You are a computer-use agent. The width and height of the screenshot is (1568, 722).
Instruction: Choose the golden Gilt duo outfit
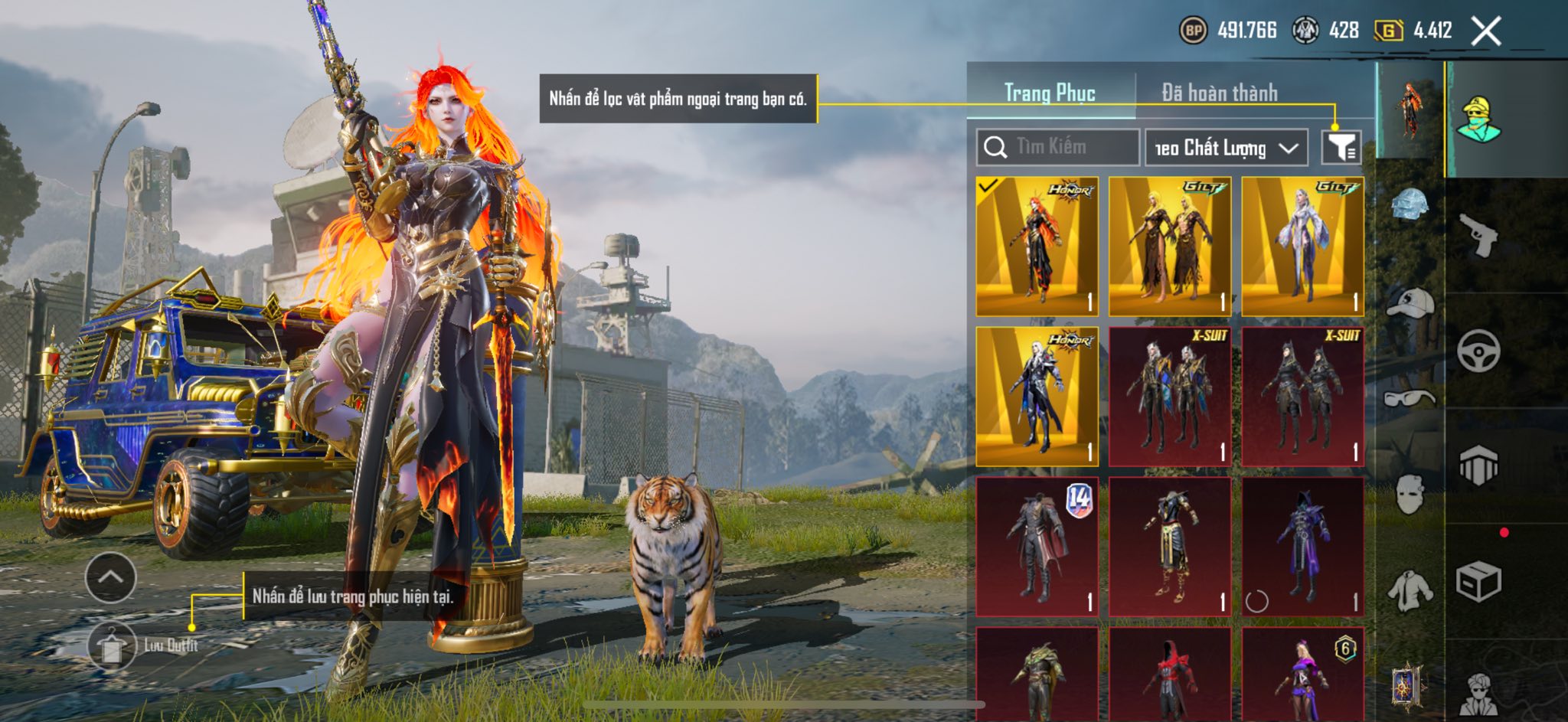pyautogui.click(x=1169, y=247)
